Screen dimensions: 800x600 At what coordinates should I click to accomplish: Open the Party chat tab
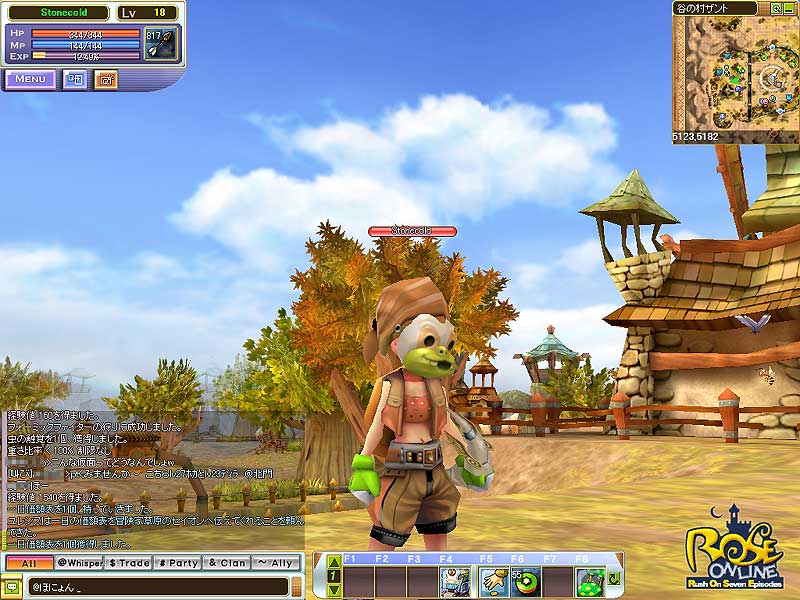pyautogui.click(x=178, y=563)
